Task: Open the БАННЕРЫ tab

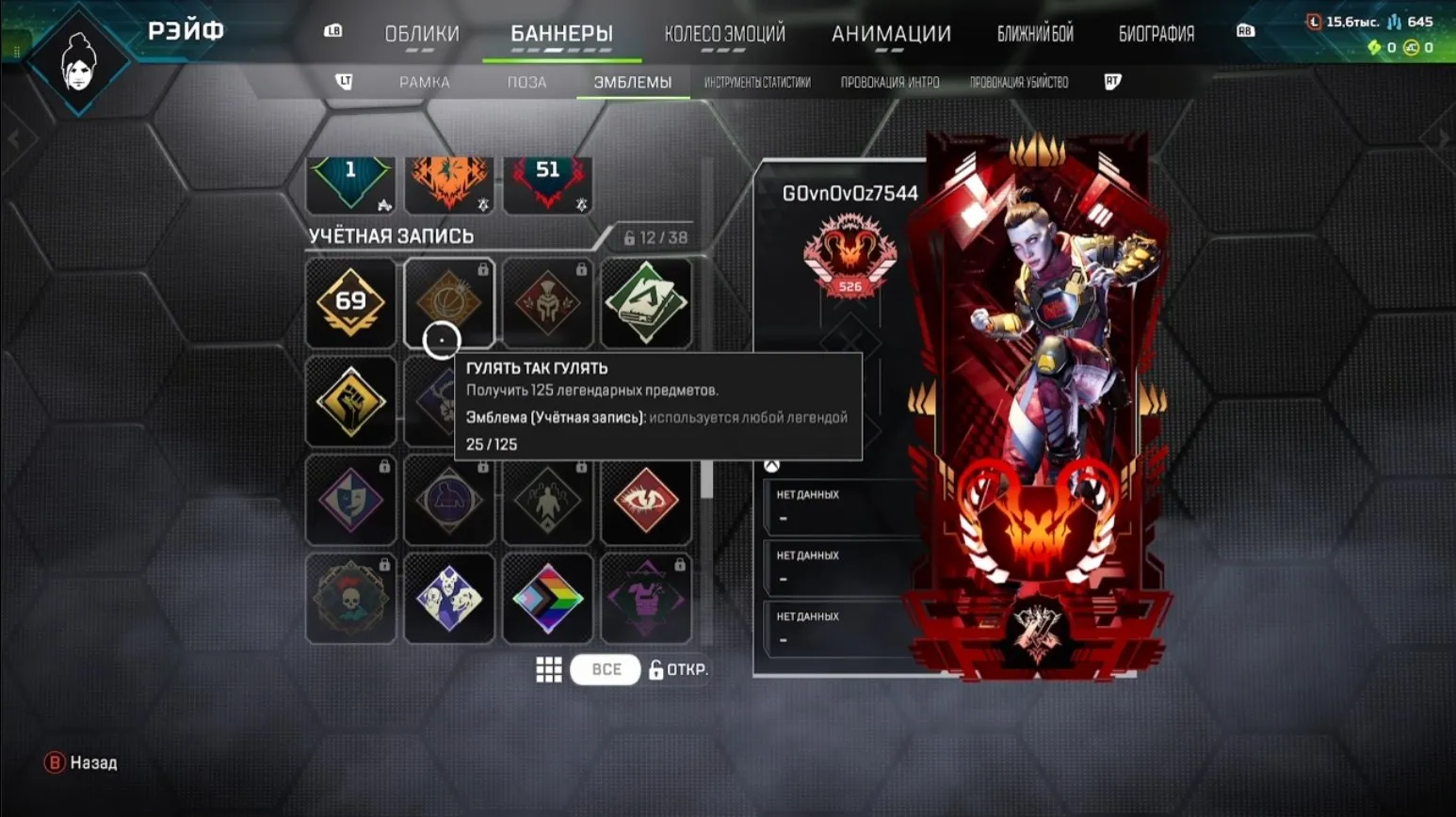Action: click(561, 31)
